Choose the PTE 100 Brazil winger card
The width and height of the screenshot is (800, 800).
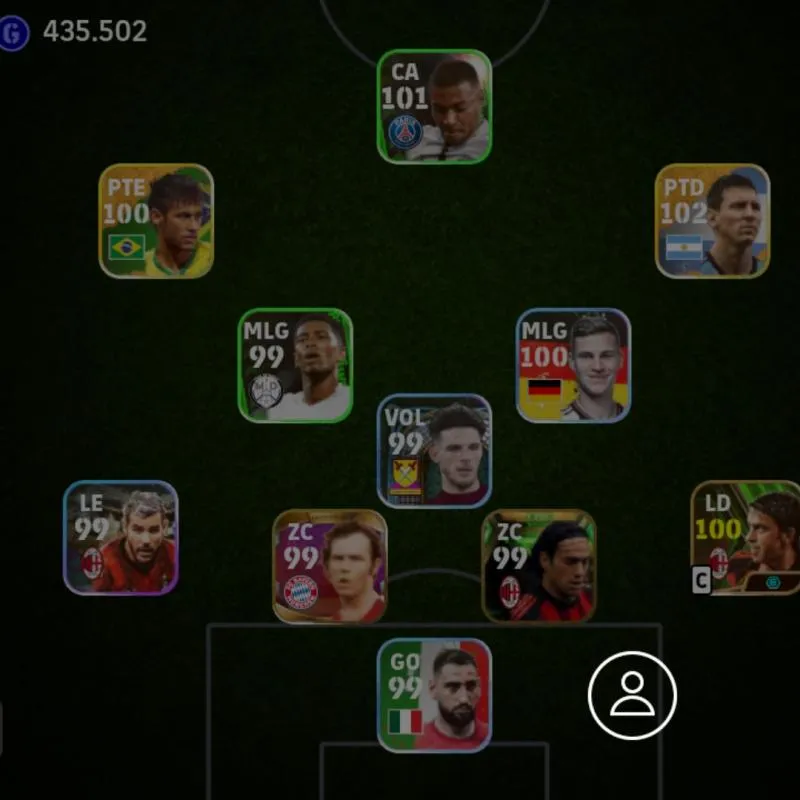click(x=156, y=221)
